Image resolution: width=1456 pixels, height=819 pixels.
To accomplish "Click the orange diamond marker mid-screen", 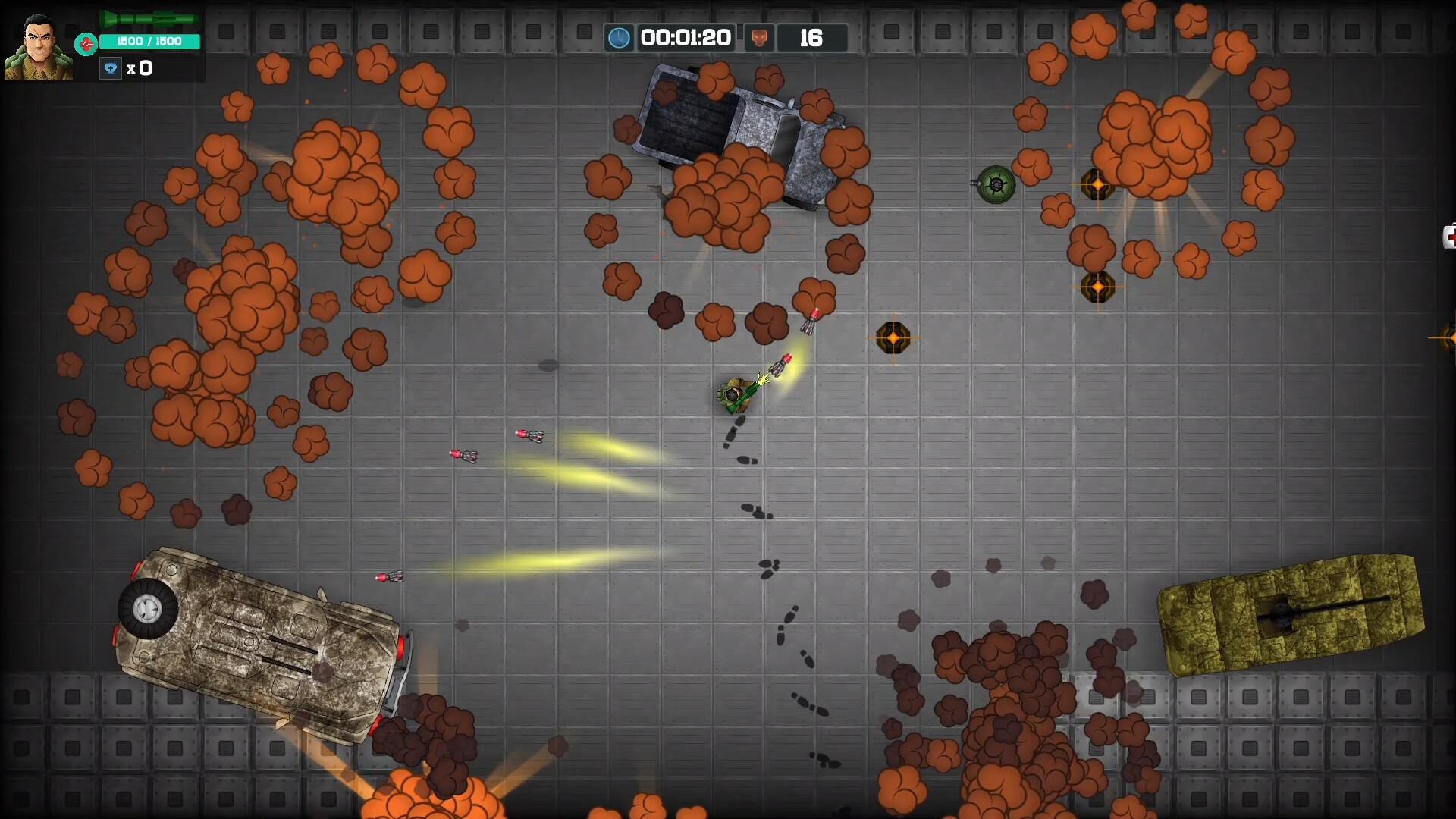I will pos(895,337).
